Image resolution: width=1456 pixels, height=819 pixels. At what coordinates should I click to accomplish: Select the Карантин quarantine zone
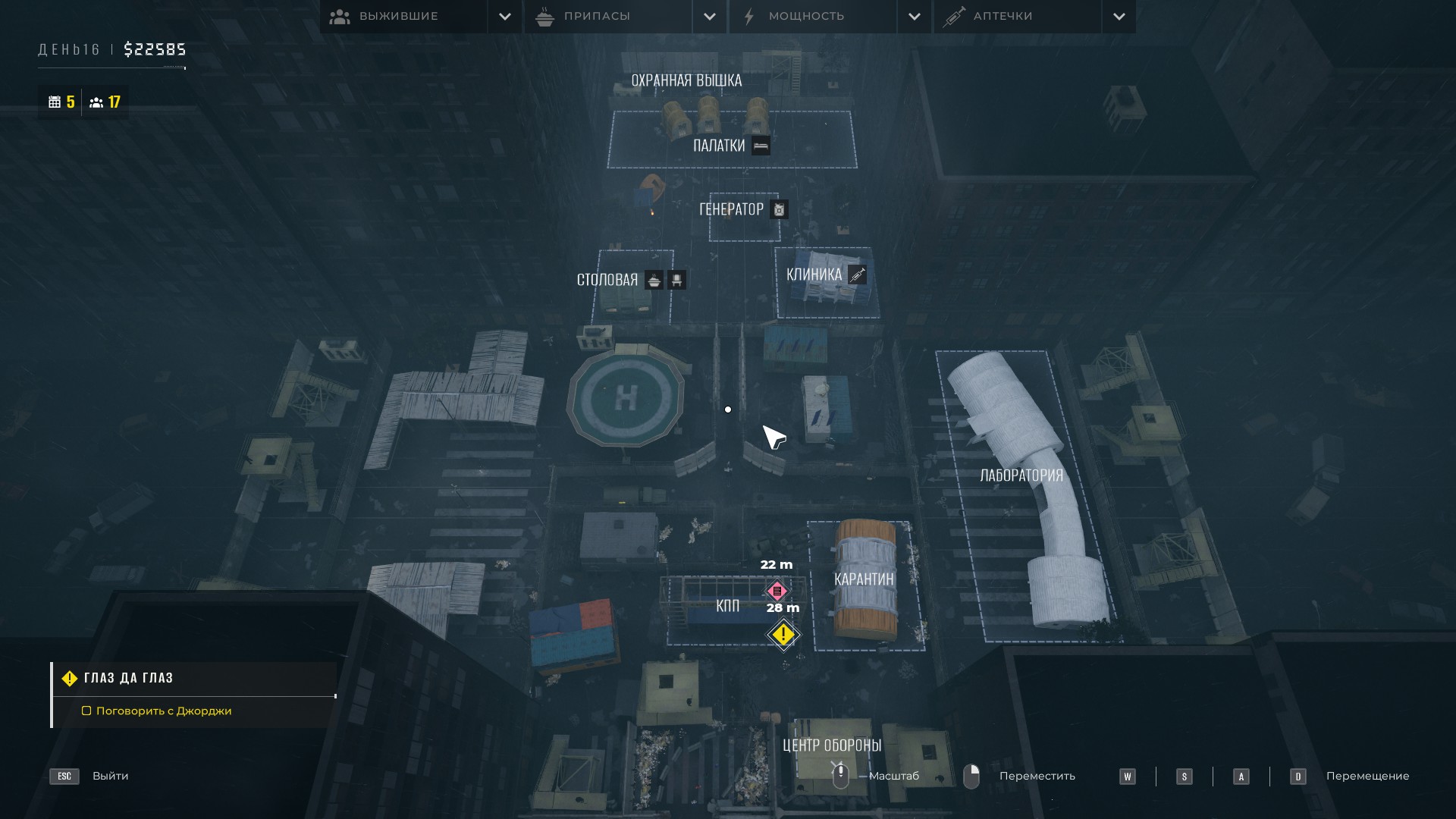pyautogui.click(x=864, y=579)
